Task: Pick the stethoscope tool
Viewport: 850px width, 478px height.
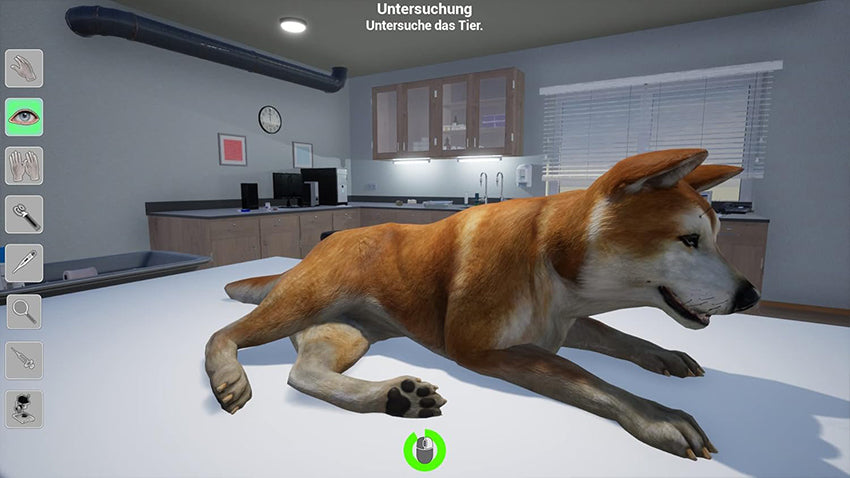Action: (24, 214)
